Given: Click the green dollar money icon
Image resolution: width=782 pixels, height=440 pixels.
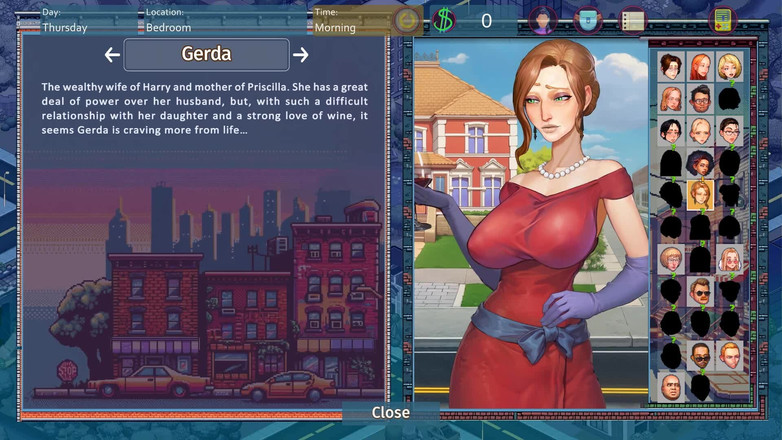Looking at the screenshot, I should tap(443, 20).
